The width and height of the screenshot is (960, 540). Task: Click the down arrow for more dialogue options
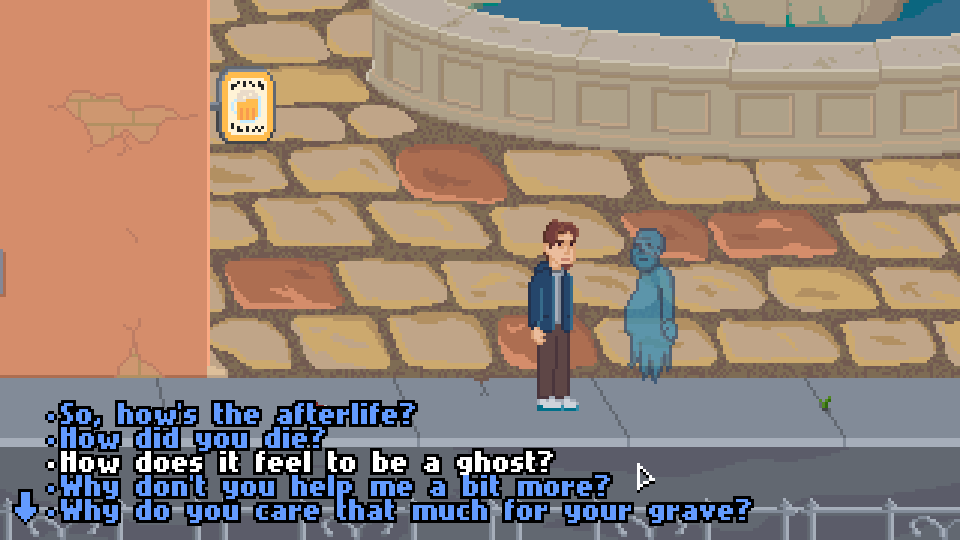coord(26,508)
